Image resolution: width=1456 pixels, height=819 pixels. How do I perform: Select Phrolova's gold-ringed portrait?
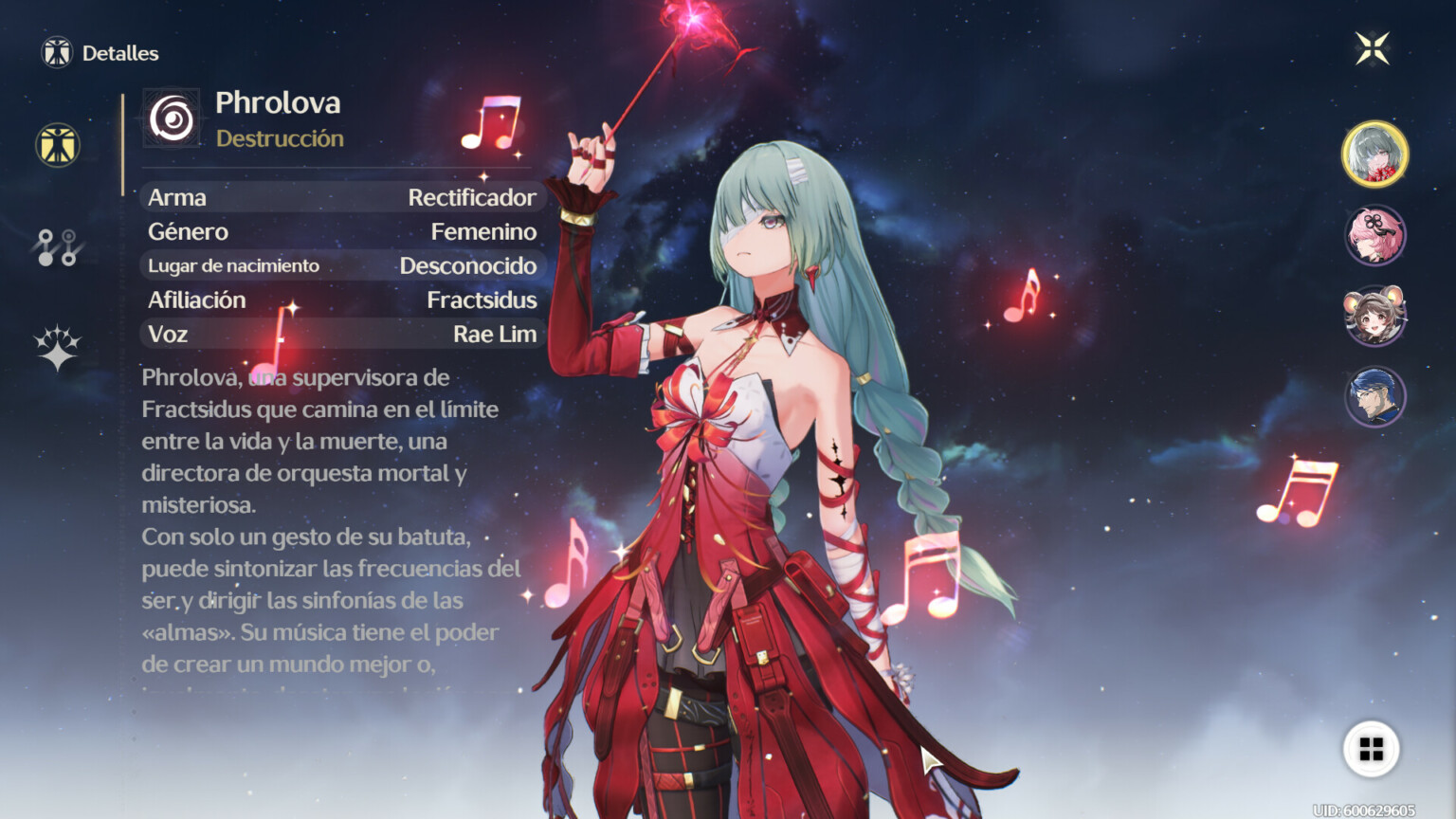click(1374, 154)
